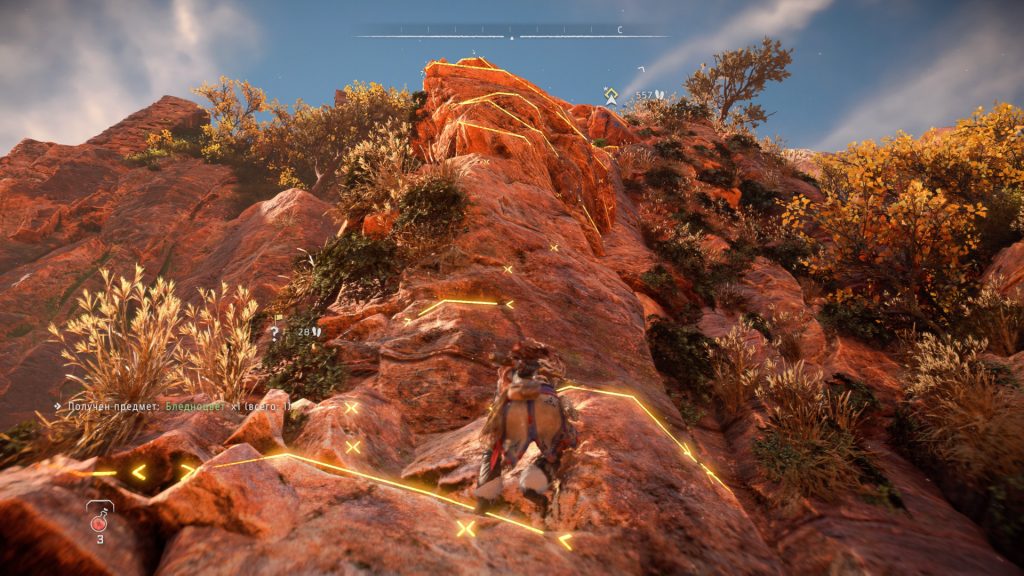The image size is (1024, 576).
Task: Select the quest waypoint marker showing 557
Action: pyautogui.click(x=611, y=95)
